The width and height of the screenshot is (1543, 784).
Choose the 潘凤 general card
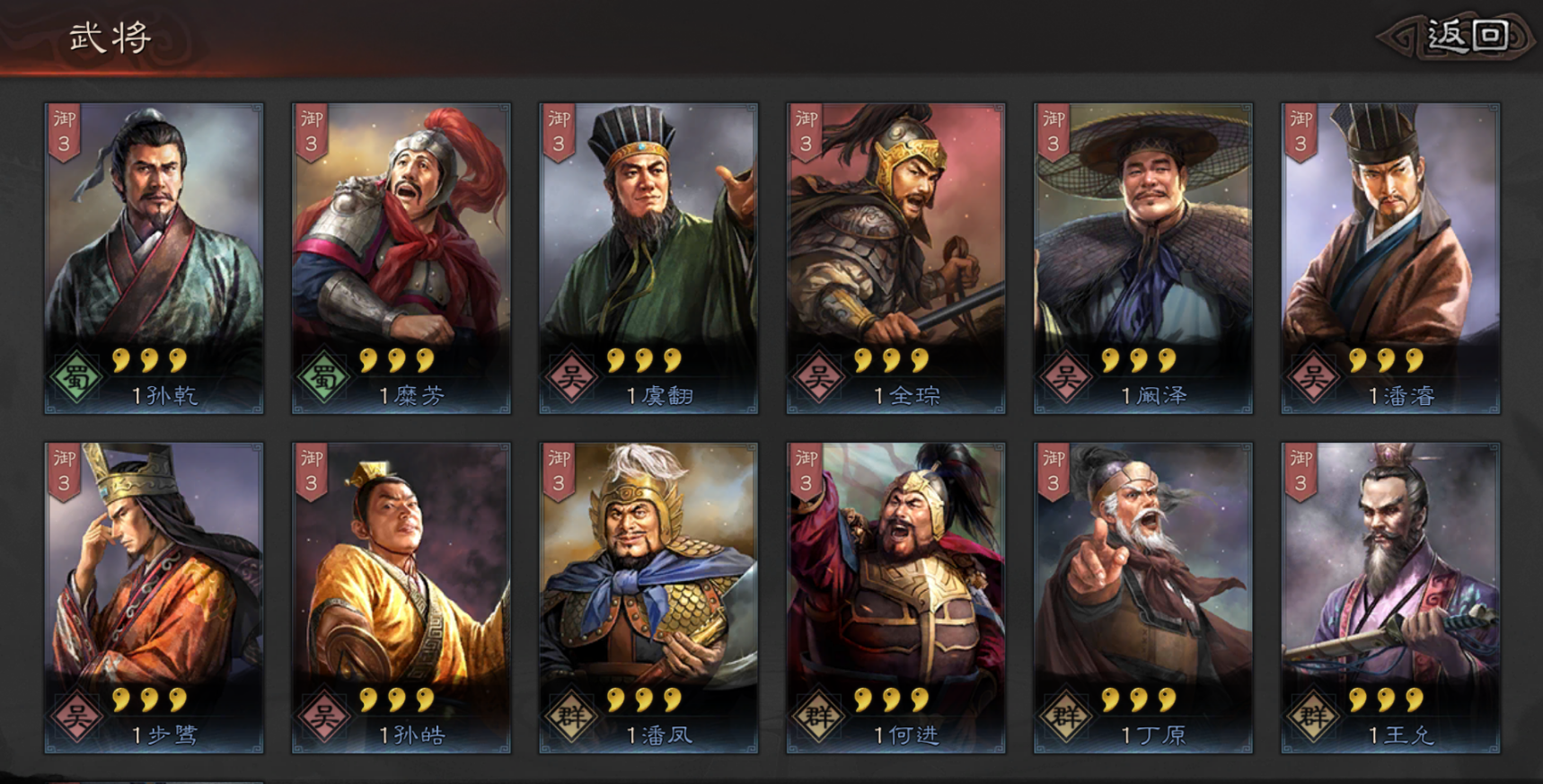tap(648, 597)
